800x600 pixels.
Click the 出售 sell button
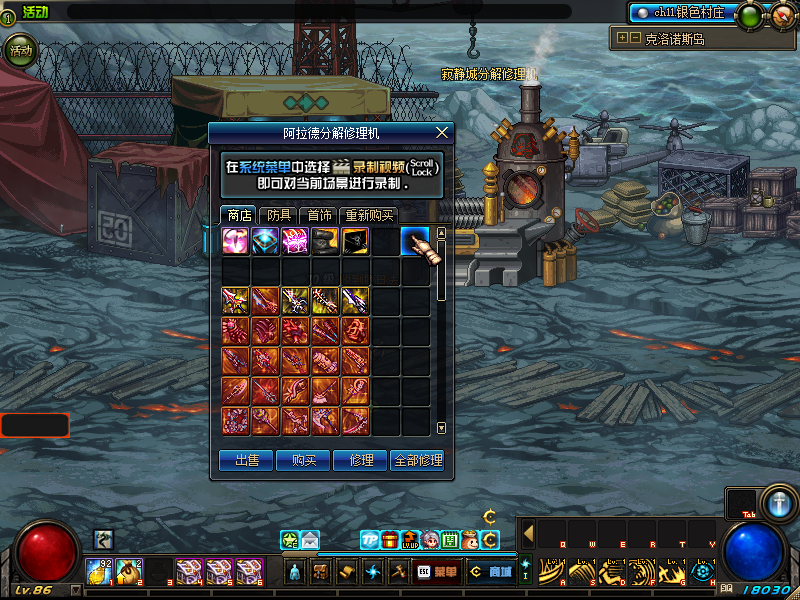point(246,460)
